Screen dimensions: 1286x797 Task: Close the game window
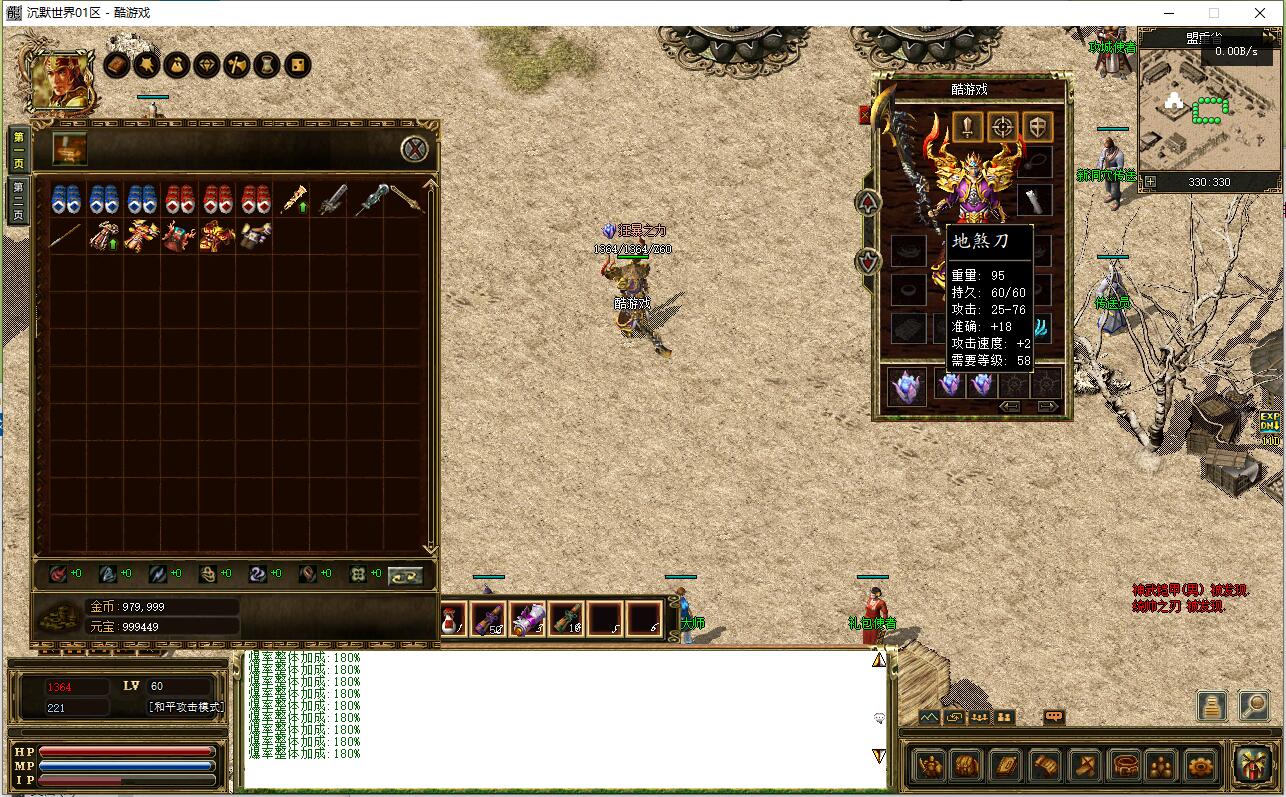tap(1260, 13)
